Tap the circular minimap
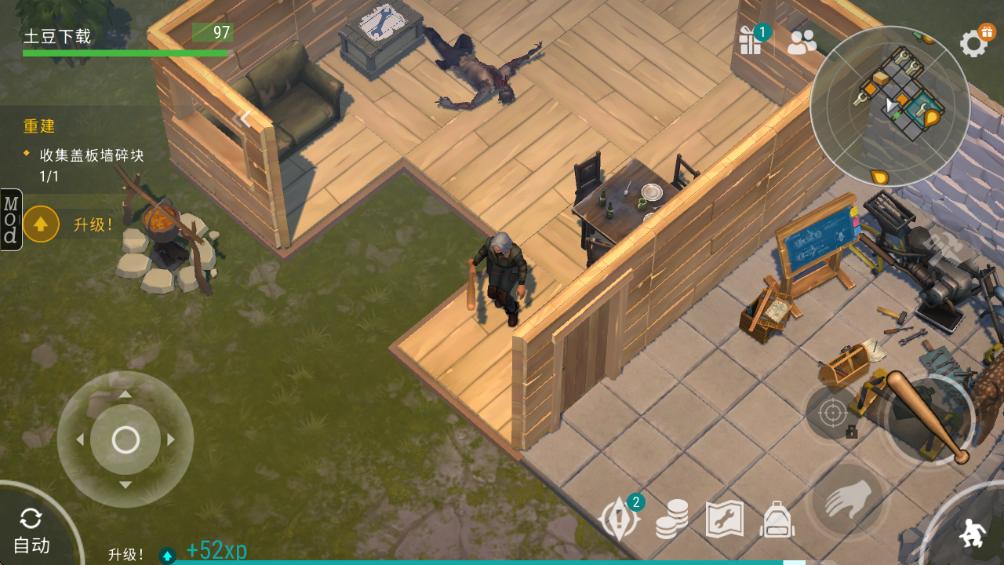Image resolution: width=1004 pixels, height=565 pixels. click(x=889, y=105)
